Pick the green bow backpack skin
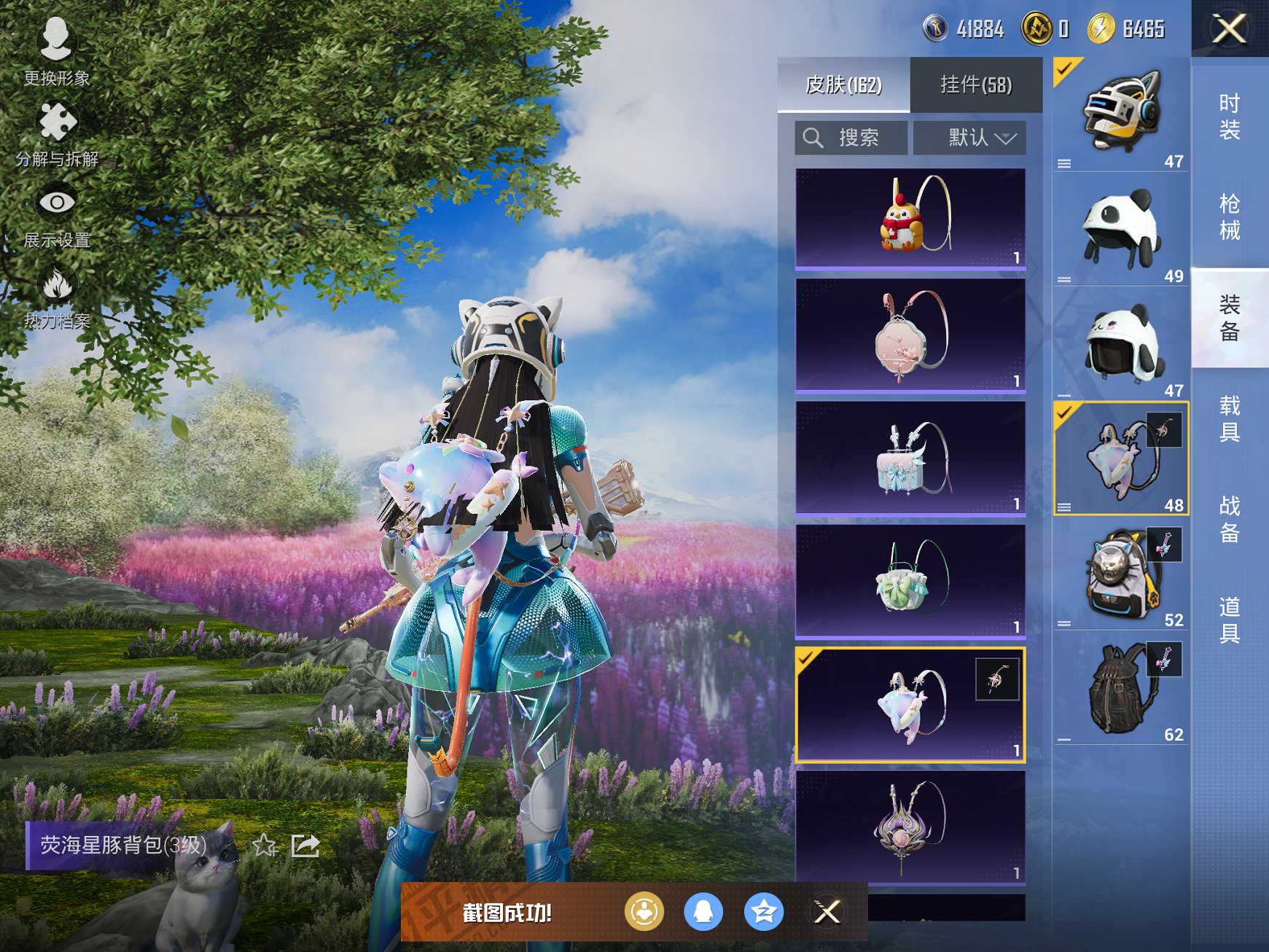 (x=910, y=582)
